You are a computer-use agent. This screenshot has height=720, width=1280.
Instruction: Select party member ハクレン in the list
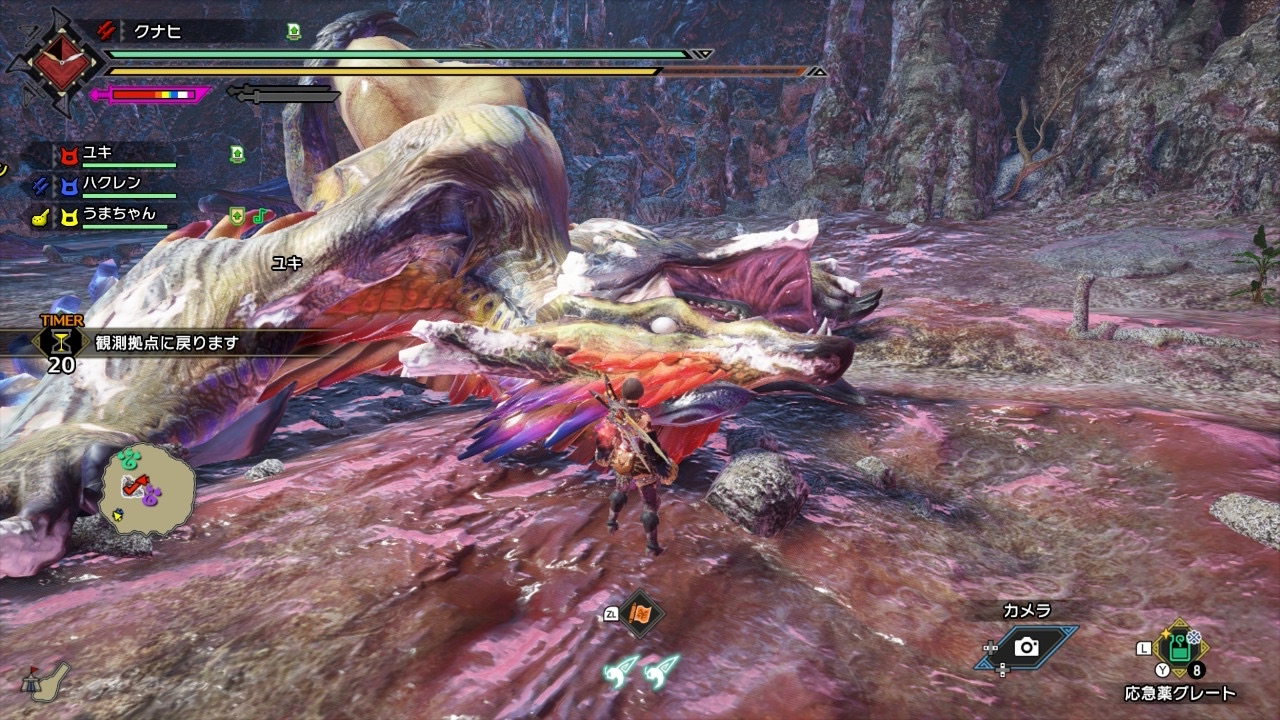(x=111, y=184)
